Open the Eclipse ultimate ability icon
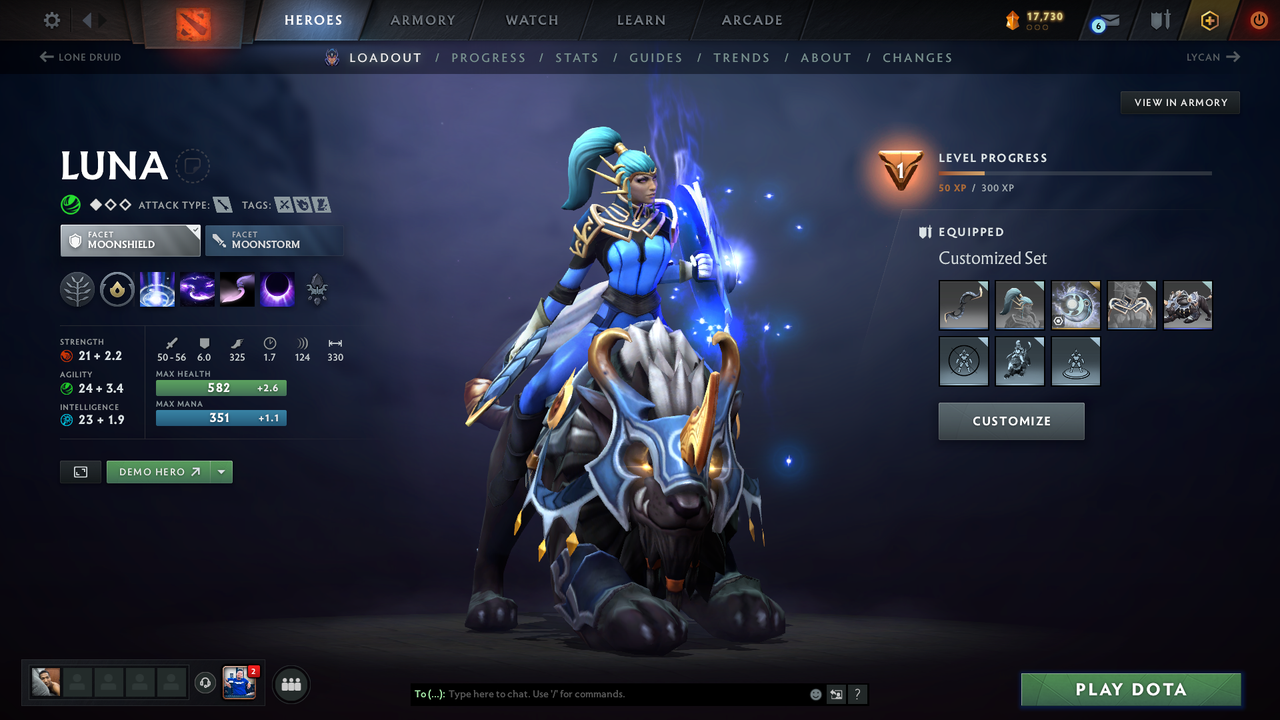The height and width of the screenshot is (720, 1280). [277, 290]
